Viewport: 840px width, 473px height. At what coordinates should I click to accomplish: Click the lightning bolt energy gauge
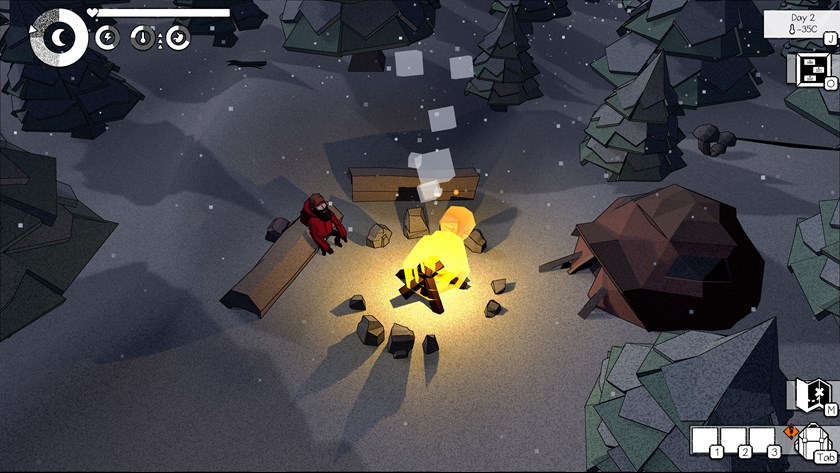(x=108, y=38)
